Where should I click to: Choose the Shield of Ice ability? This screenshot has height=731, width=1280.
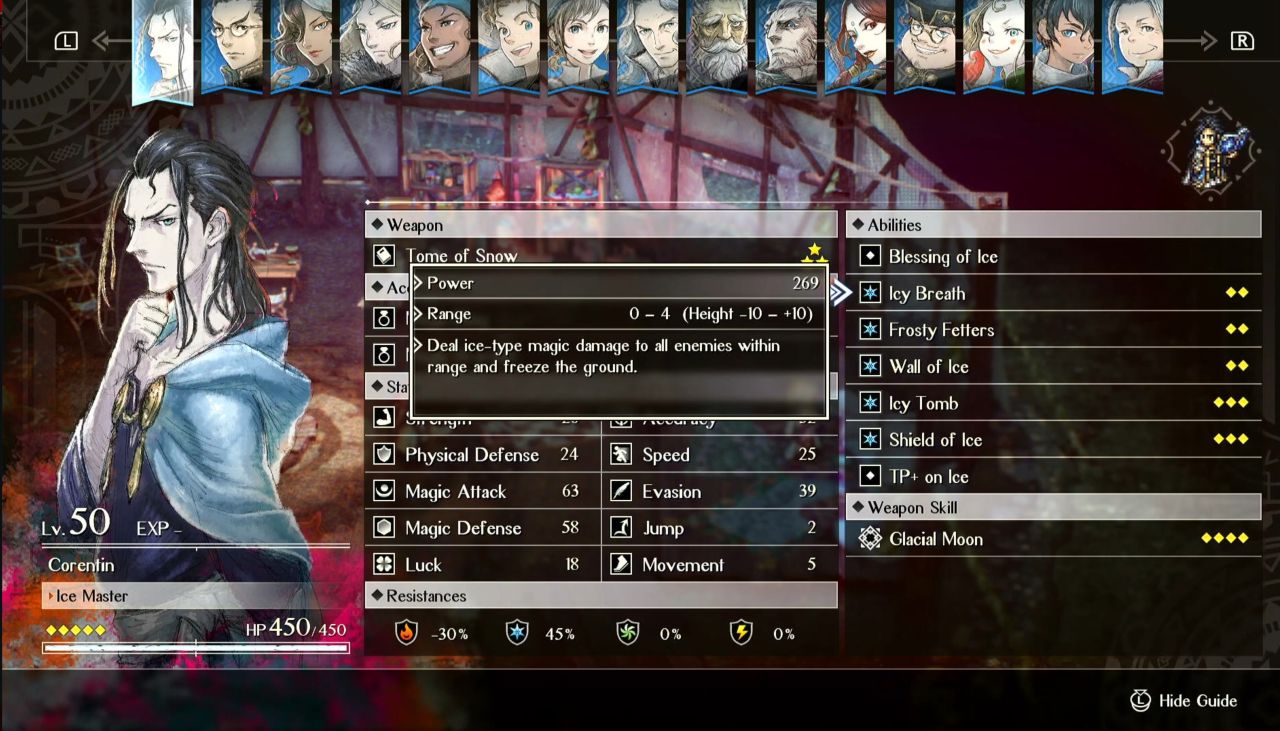tap(935, 440)
